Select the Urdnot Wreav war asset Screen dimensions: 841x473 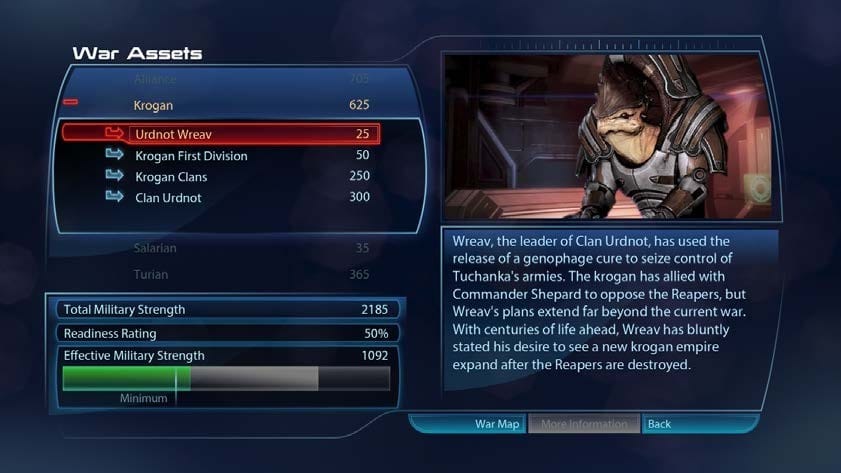[220, 133]
